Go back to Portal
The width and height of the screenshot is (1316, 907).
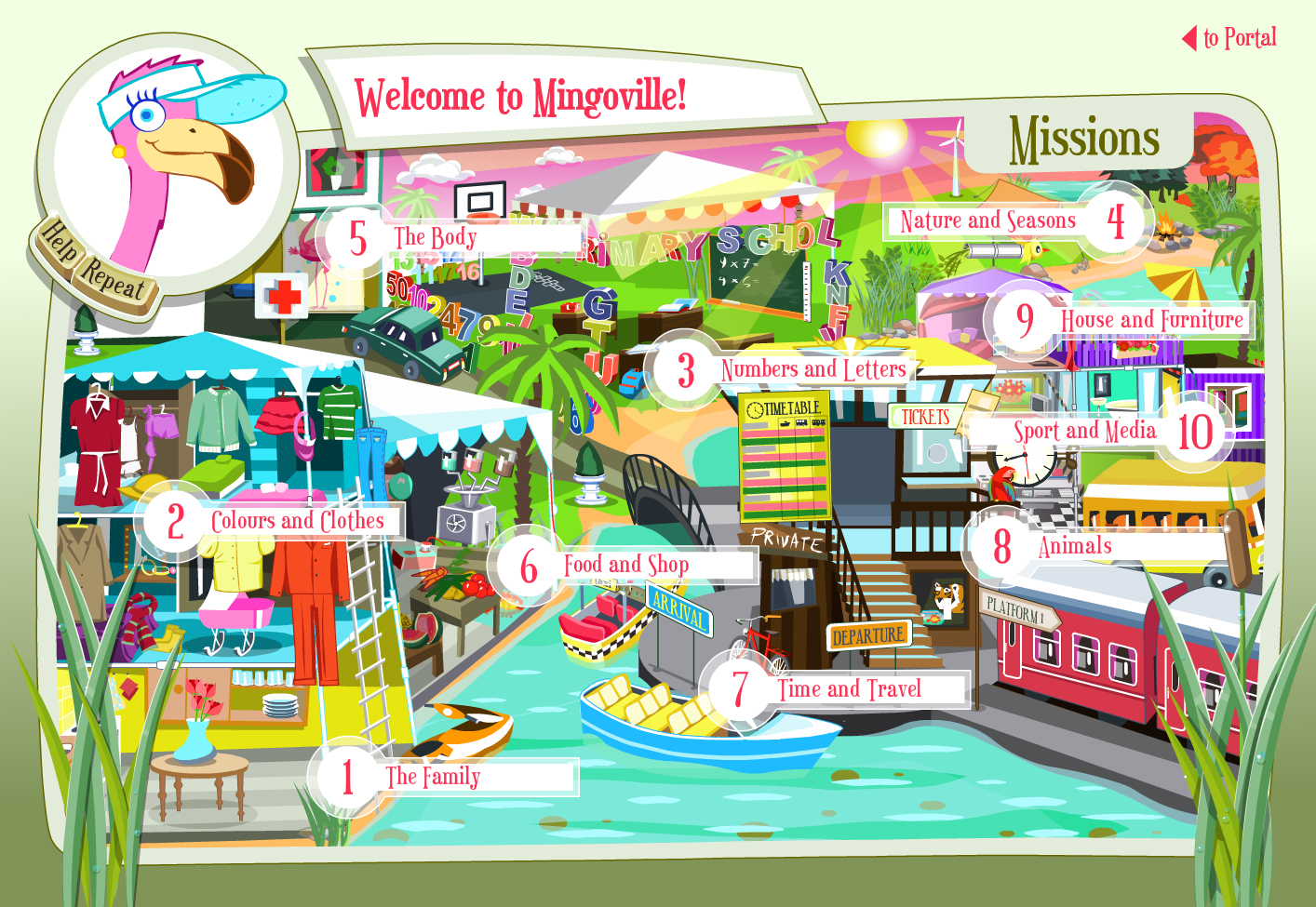click(x=1230, y=38)
